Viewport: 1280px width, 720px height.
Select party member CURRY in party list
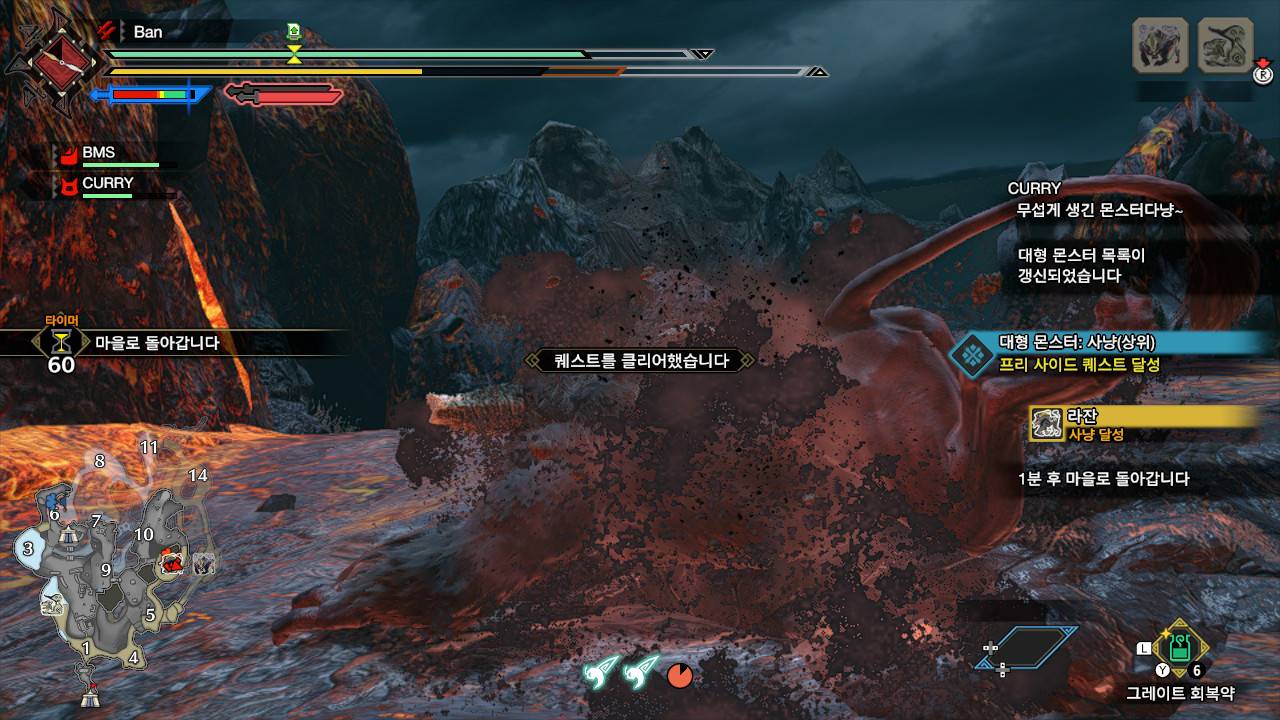(107, 184)
